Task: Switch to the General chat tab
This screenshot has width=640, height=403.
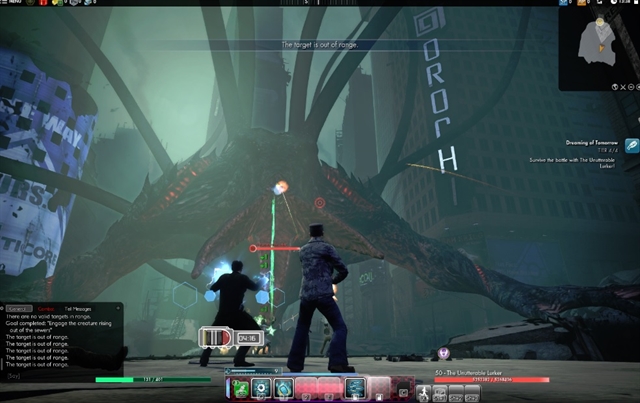Action: [16, 310]
